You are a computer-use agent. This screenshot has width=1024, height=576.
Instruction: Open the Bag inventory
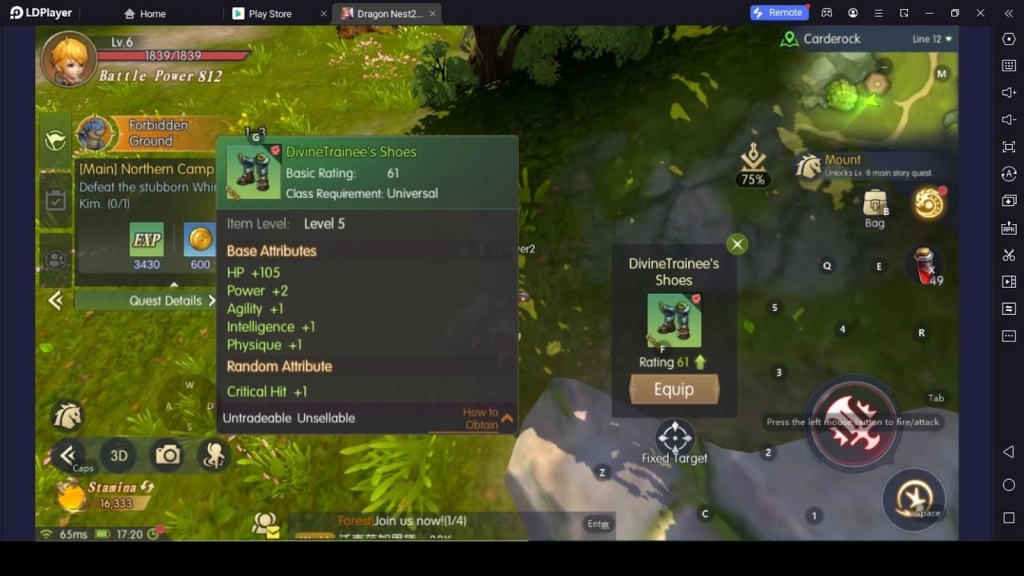[x=875, y=205]
